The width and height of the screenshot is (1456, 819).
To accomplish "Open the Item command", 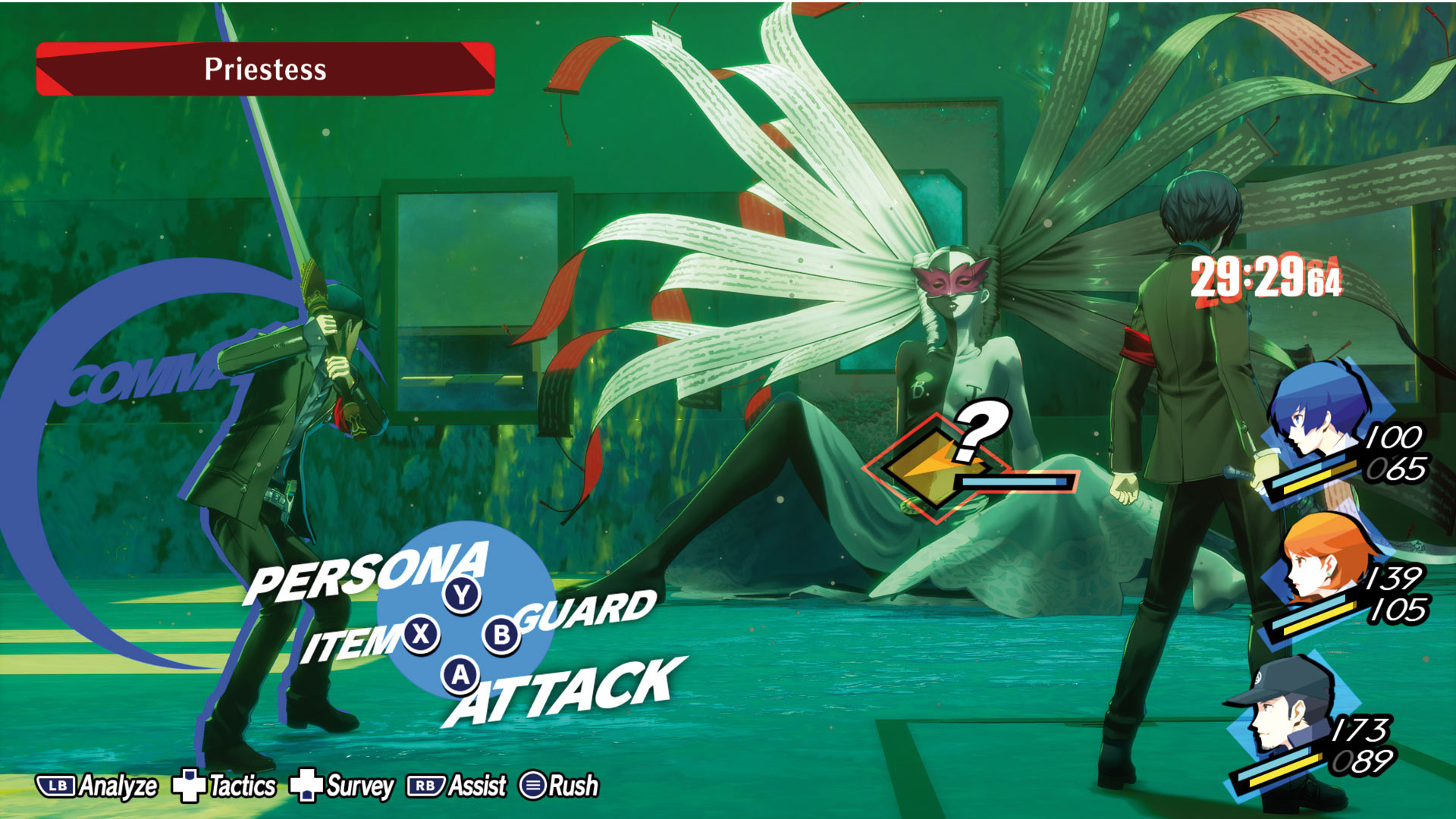I will 350,643.
